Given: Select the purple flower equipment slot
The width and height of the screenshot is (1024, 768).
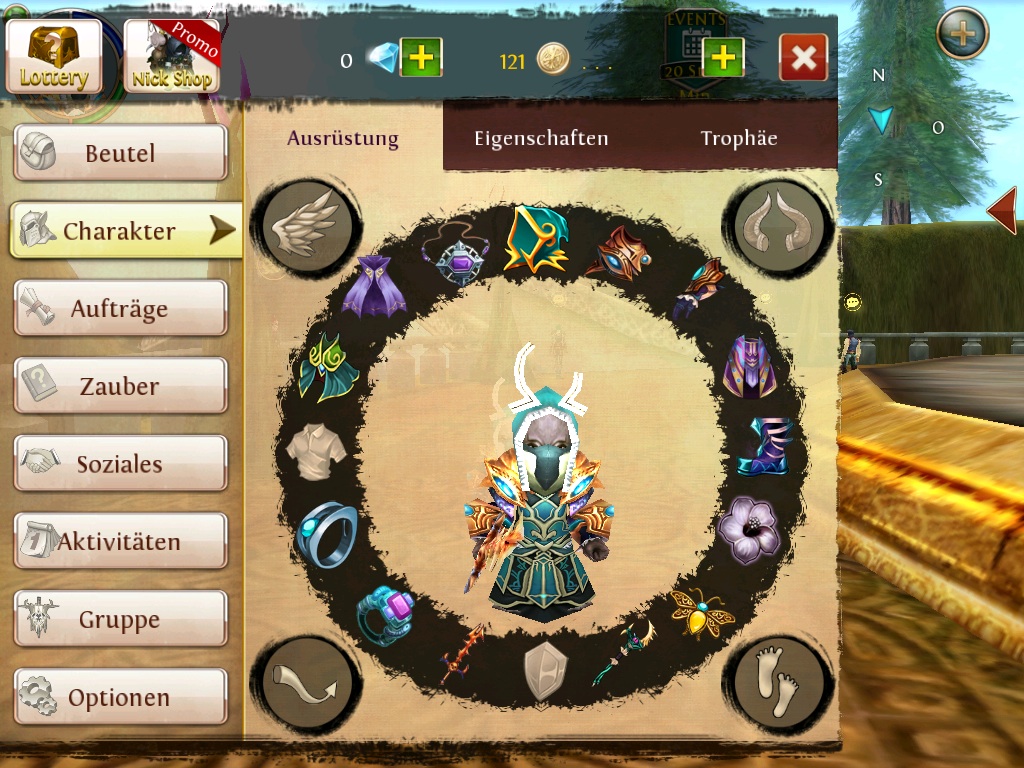Looking at the screenshot, I should pyautogui.click(x=747, y=529).
